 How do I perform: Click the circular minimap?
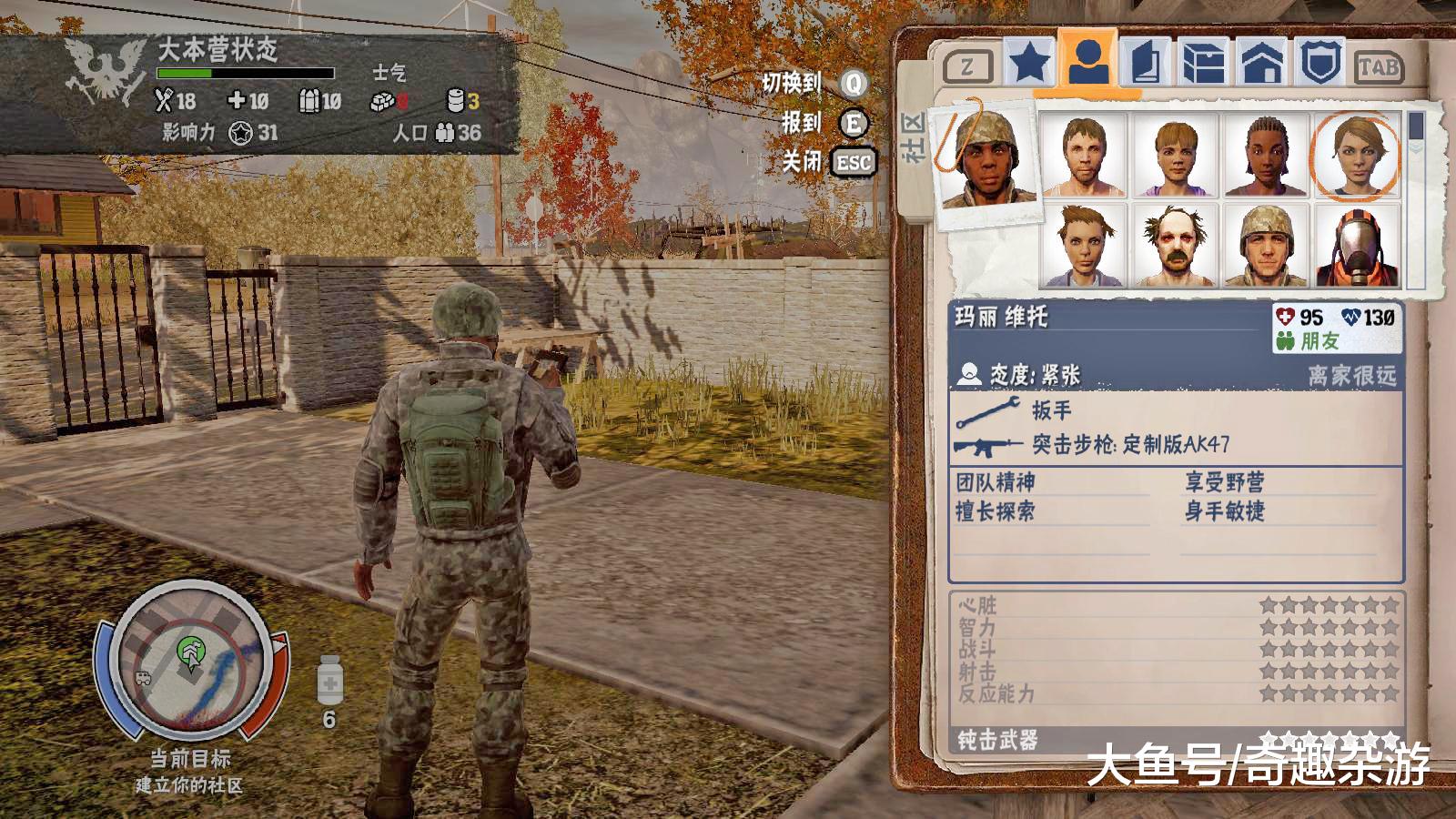tap(191, 660)
